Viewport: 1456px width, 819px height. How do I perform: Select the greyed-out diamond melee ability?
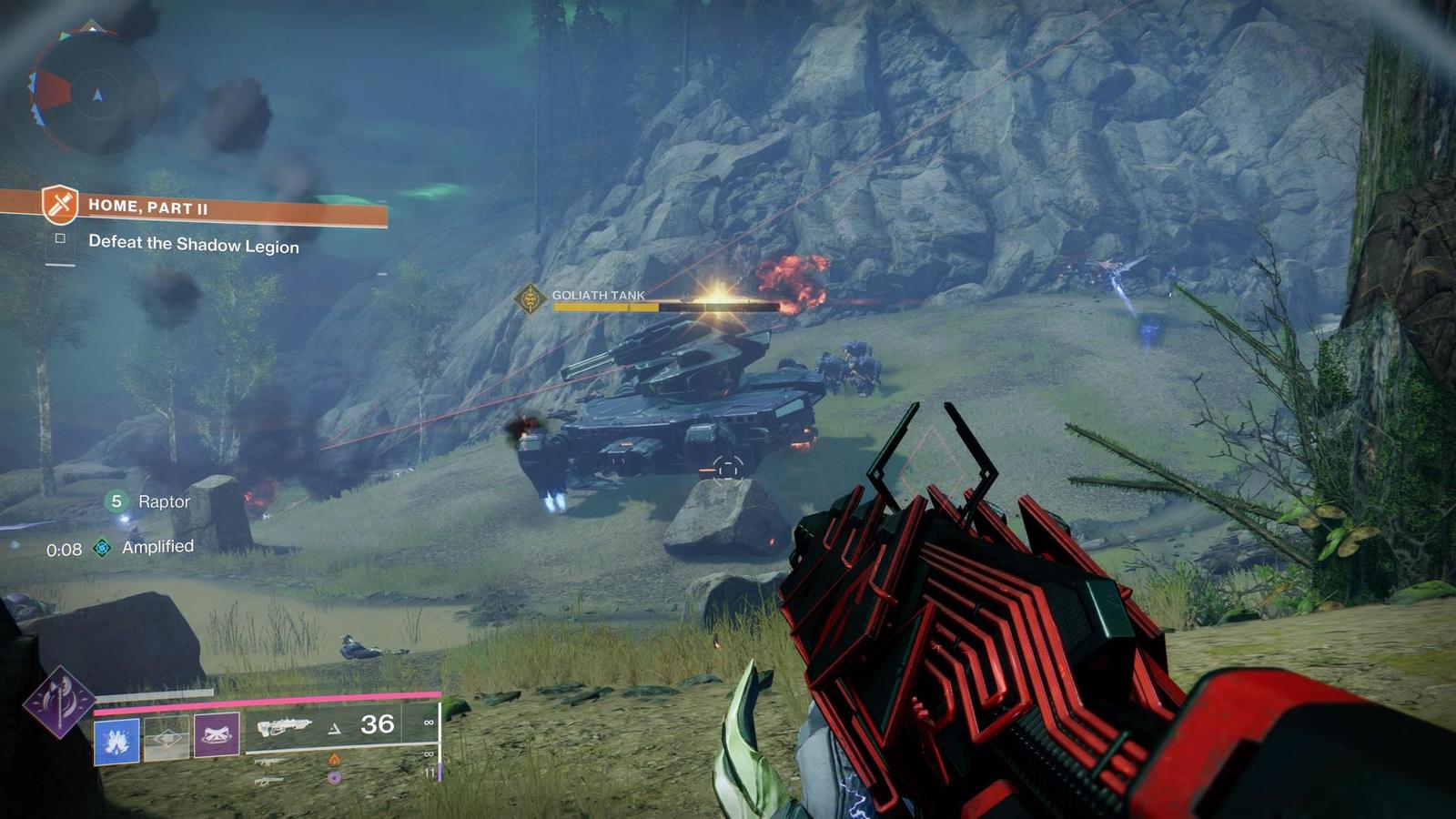[x=166, y=739]
